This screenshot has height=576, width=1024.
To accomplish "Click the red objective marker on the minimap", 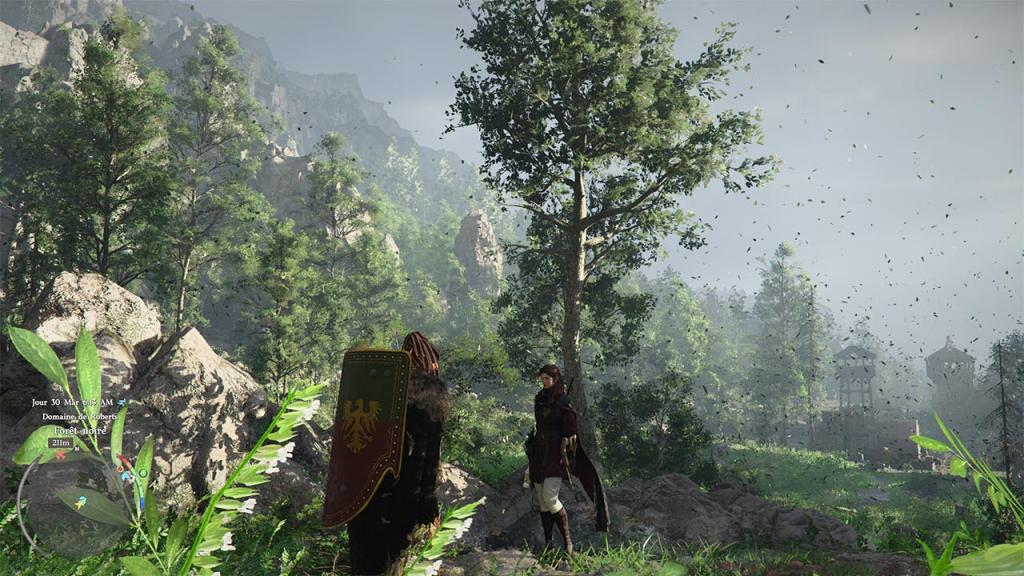I will [59, 455].
